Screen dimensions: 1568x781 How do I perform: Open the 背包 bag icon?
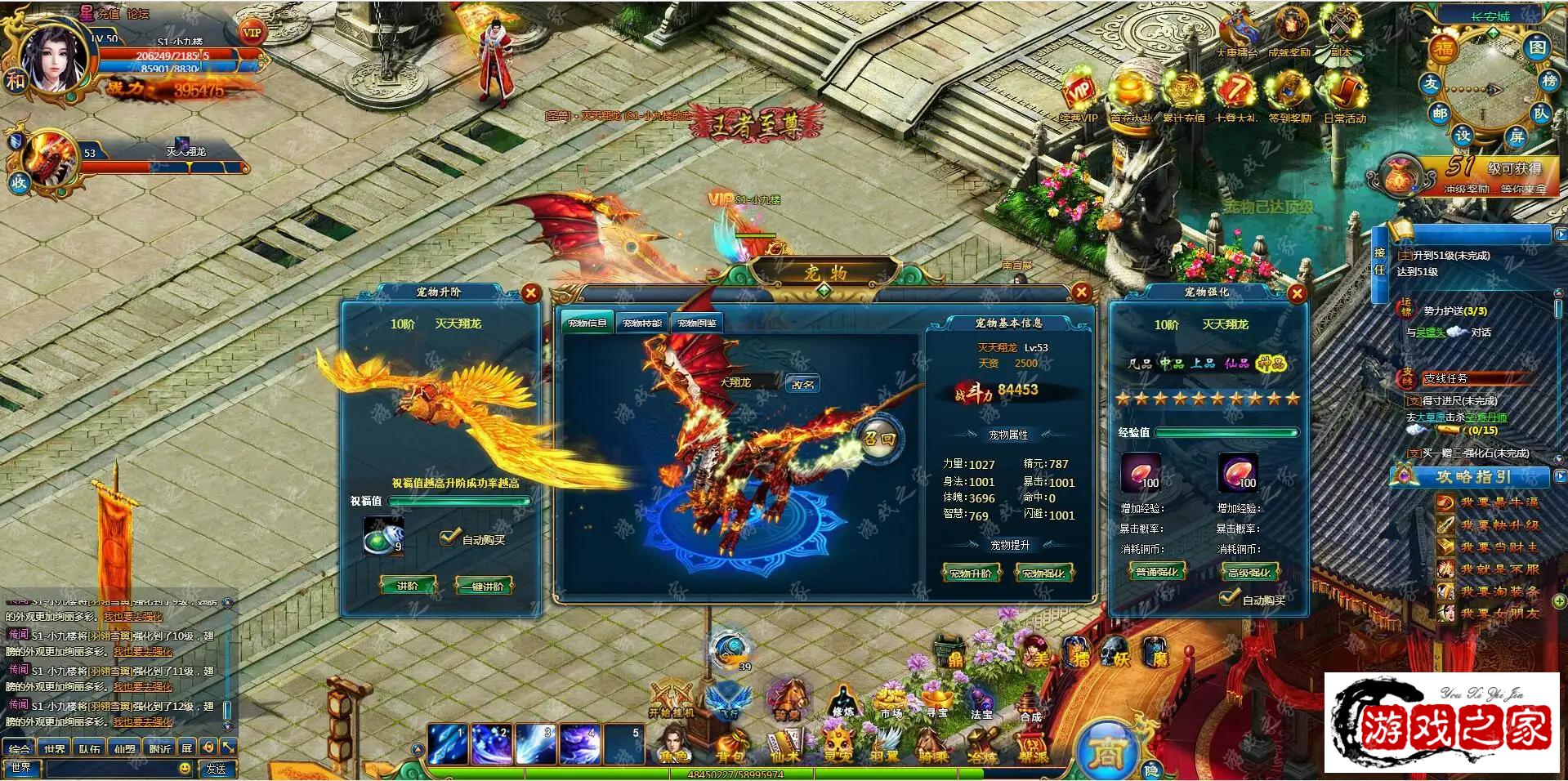tap(730, 745)
